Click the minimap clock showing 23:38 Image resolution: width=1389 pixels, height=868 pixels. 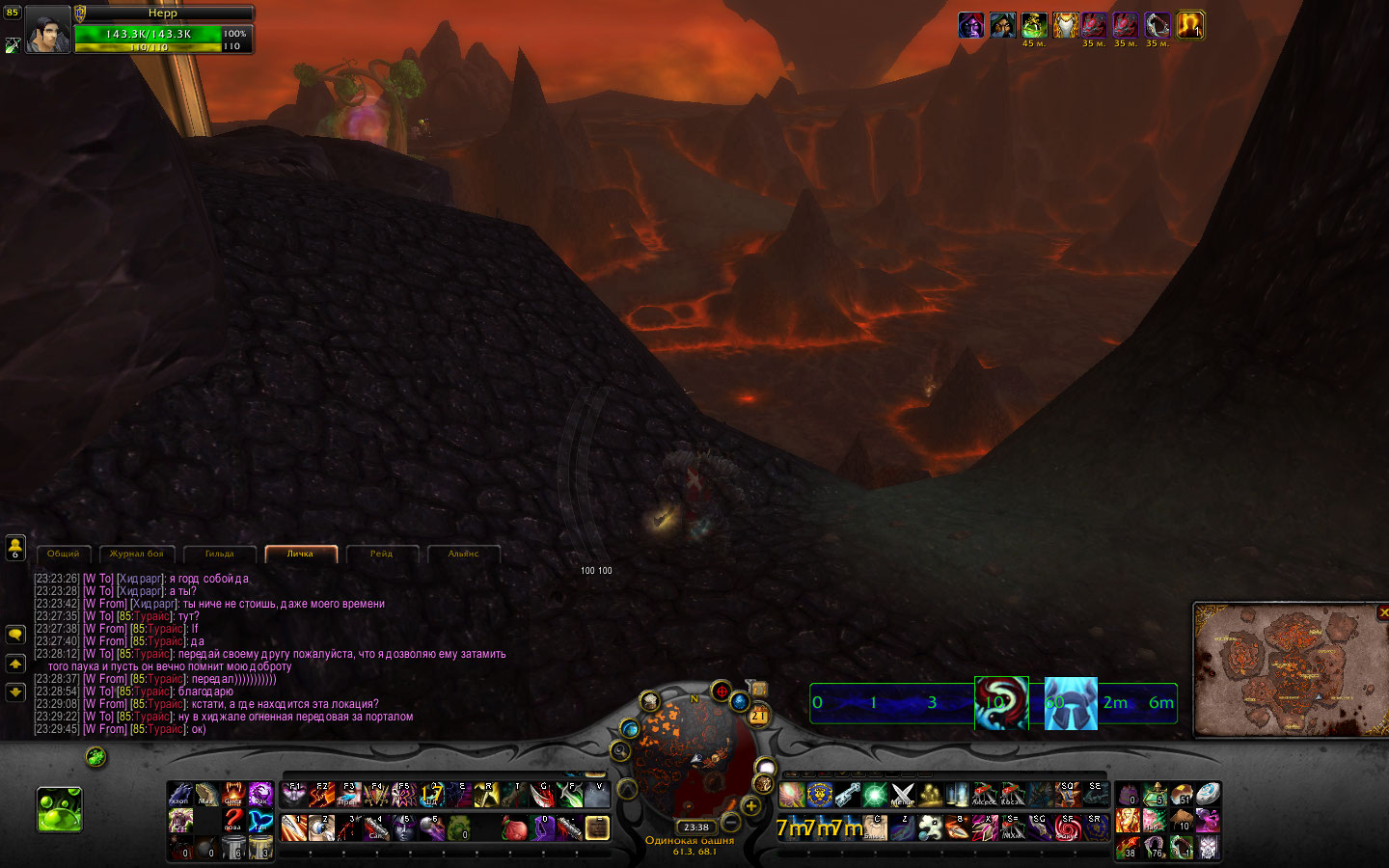[696, 827]
